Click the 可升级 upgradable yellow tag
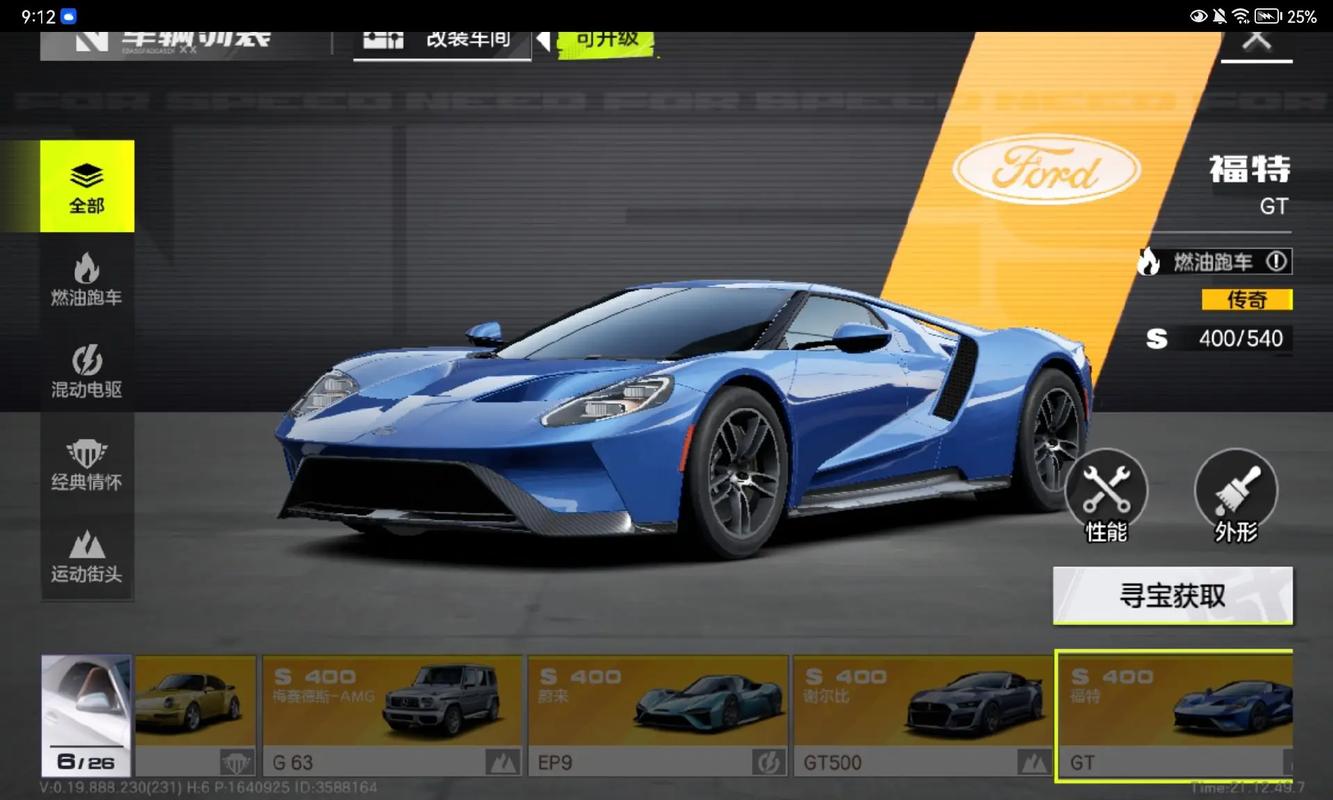 [606, 40]
